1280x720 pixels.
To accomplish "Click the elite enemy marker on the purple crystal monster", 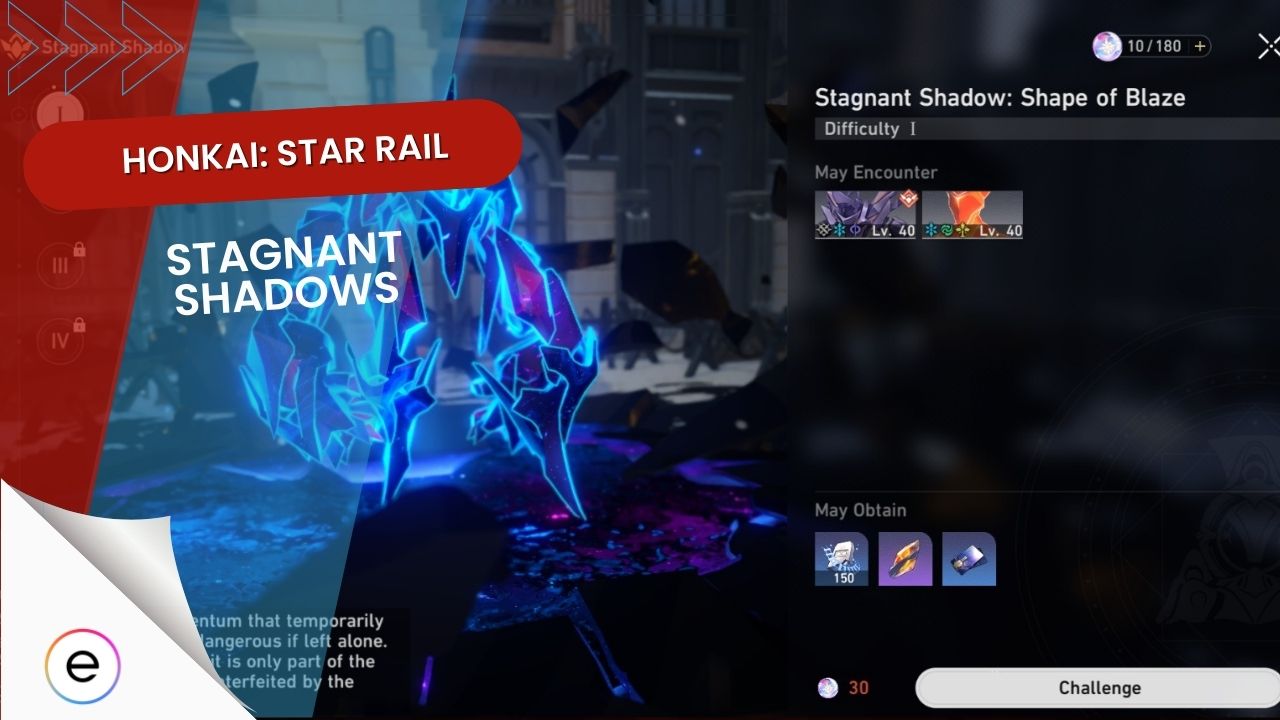I will [x=907, y=199].
